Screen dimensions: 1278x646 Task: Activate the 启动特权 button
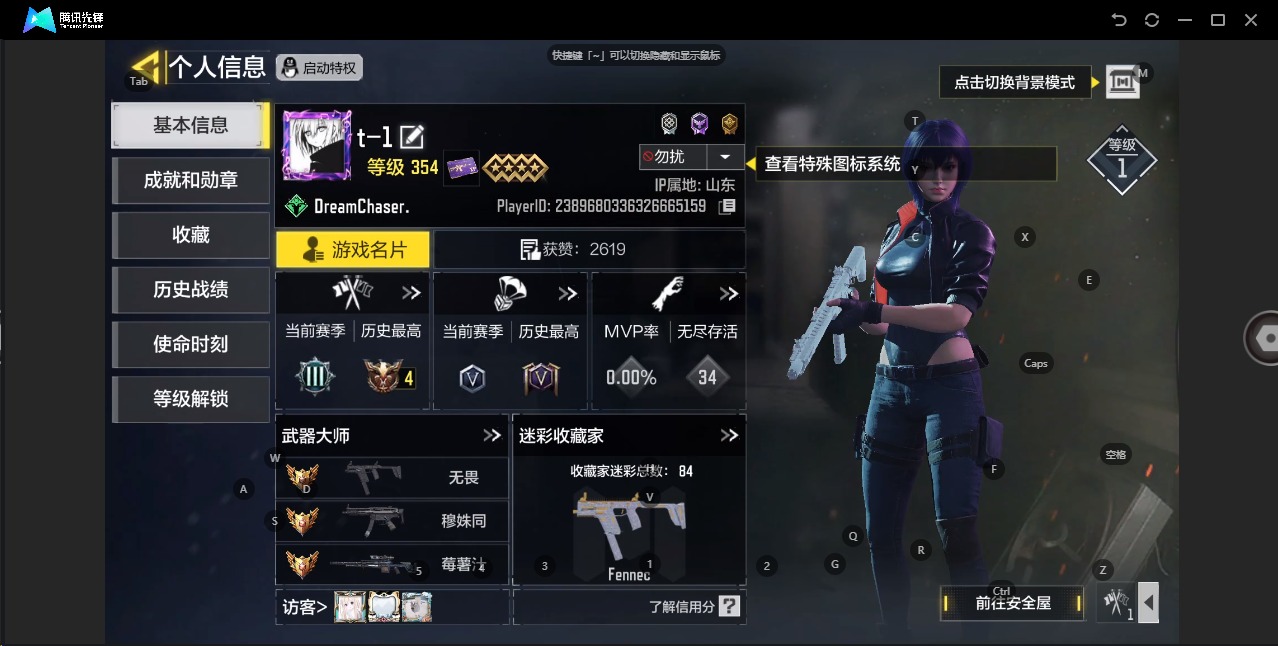point(319,68)
